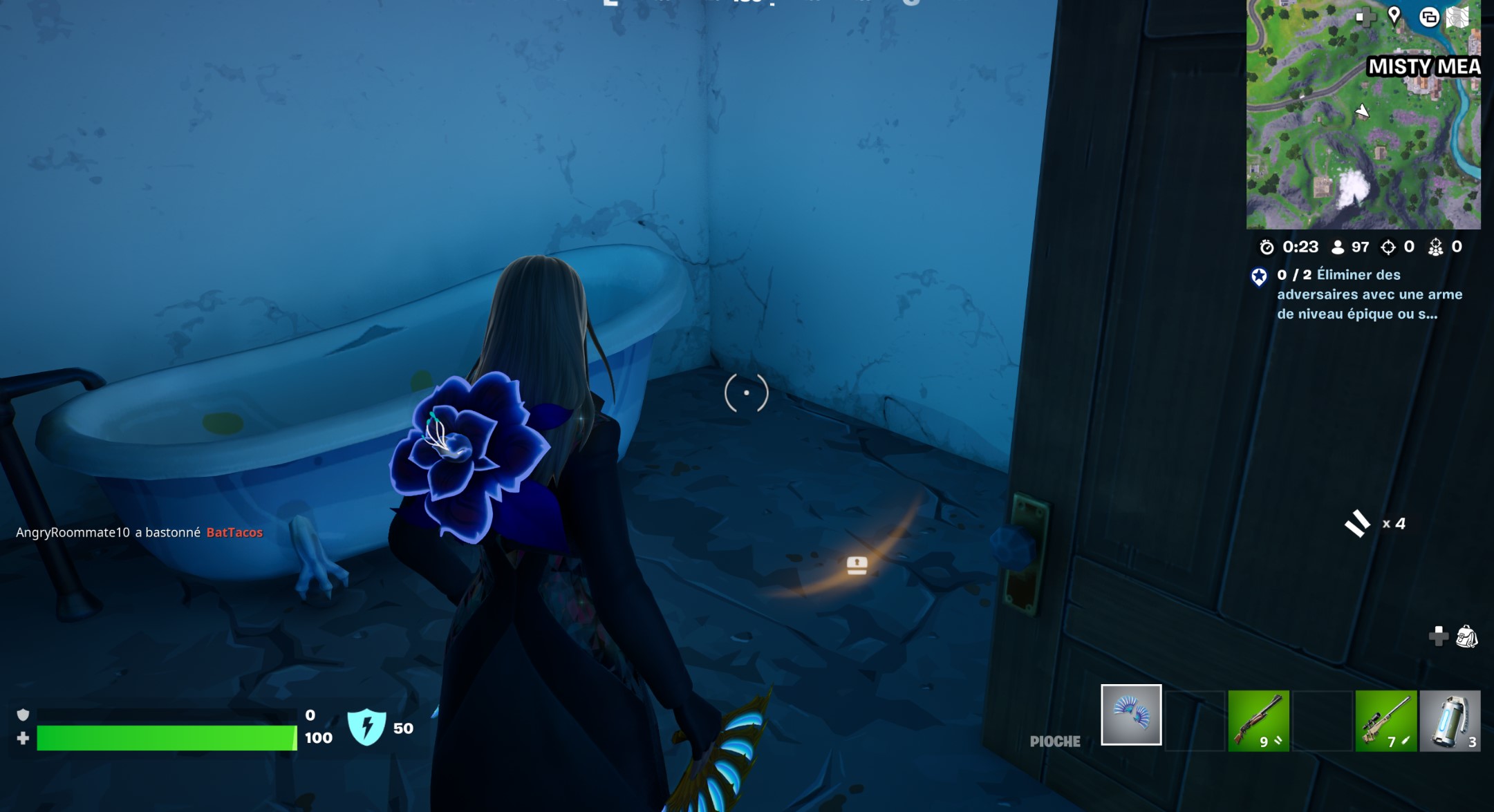Image resolution: width=1494 pixels, height=812 pixels.
Task: Select the blue canister grenade slot
Action: (1450, 721)
